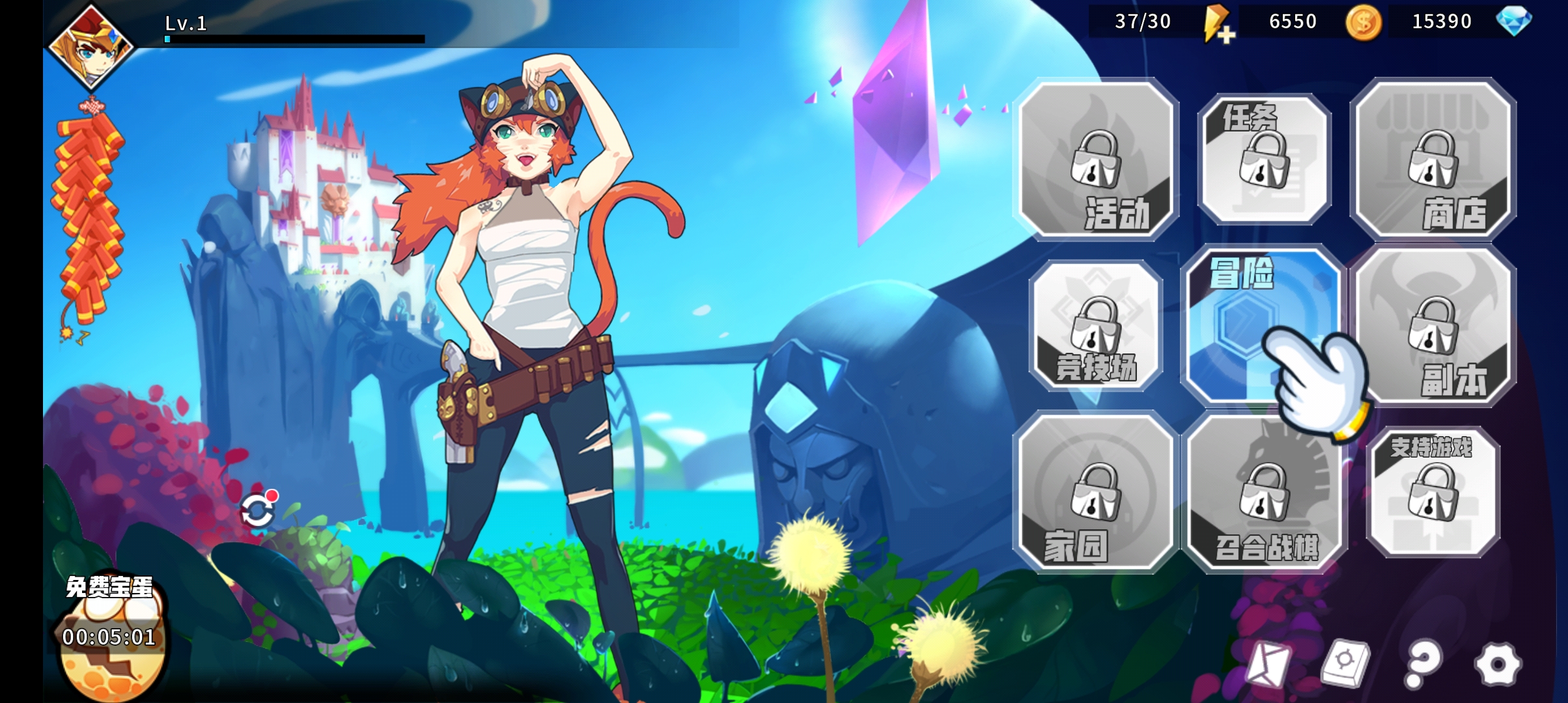Tap the locked 支持游戏 support tile
The height and width of the screenshot is (703, 1568).
point(1433,492)
